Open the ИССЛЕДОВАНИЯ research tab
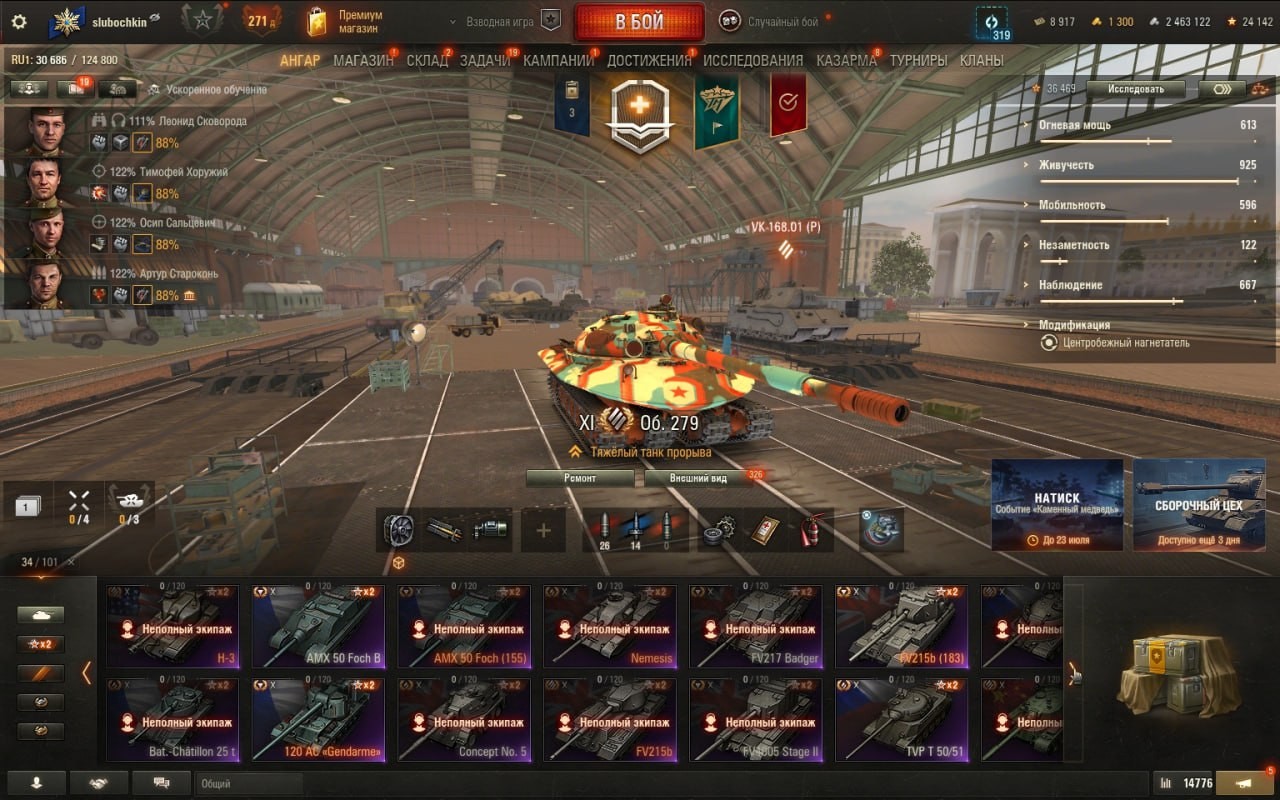 coord(753,60)
